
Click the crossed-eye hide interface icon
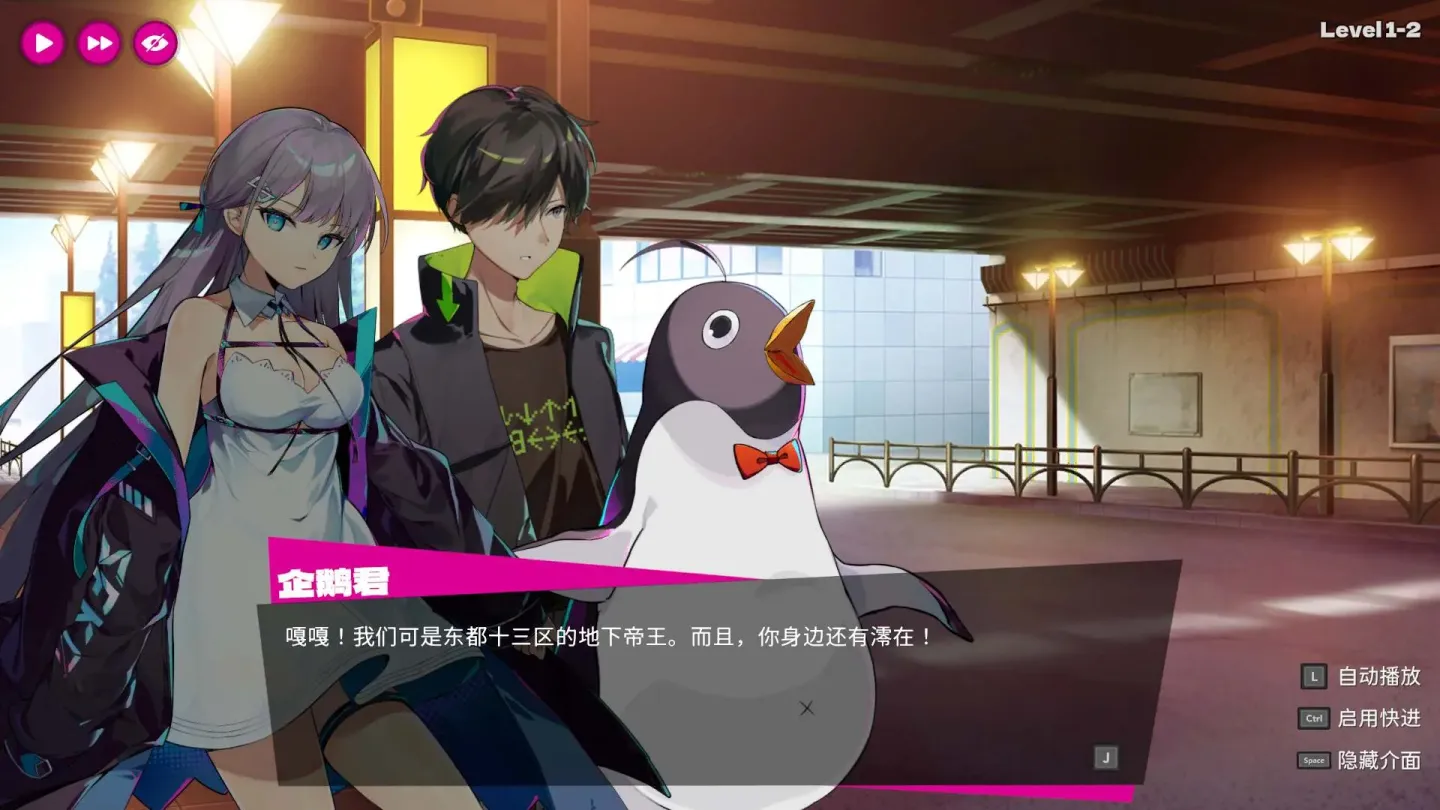[x=153, y=43]
